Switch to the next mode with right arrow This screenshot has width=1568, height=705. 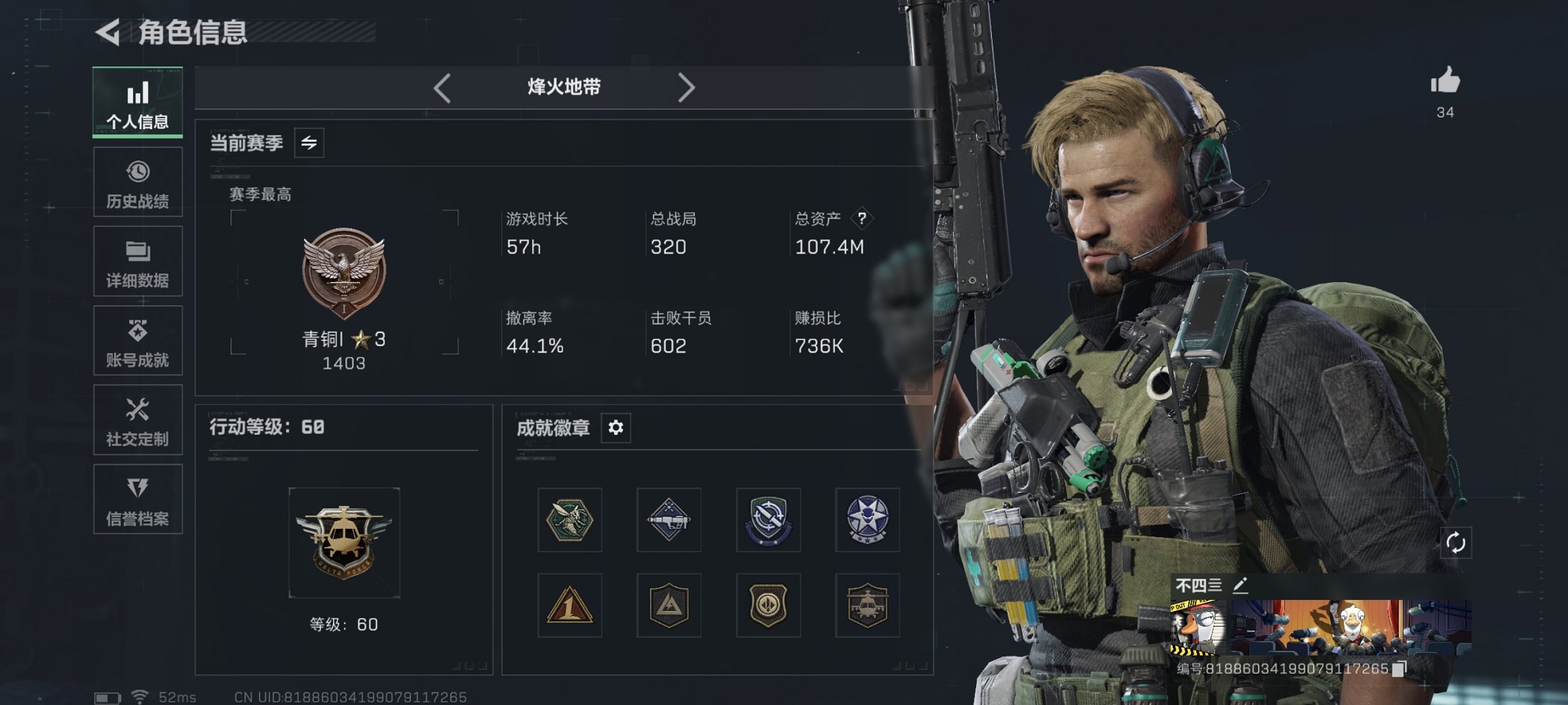687,87
